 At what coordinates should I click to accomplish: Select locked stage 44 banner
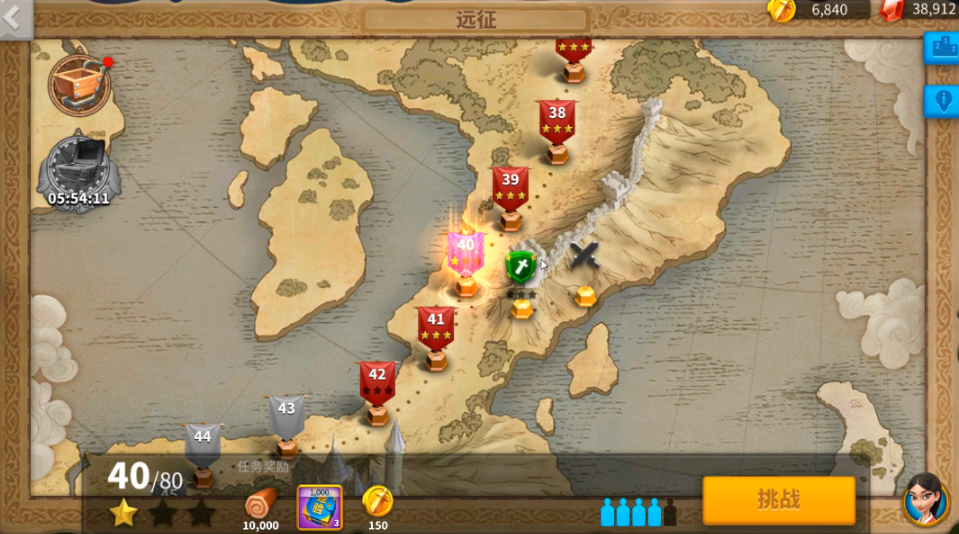[203, 443]
